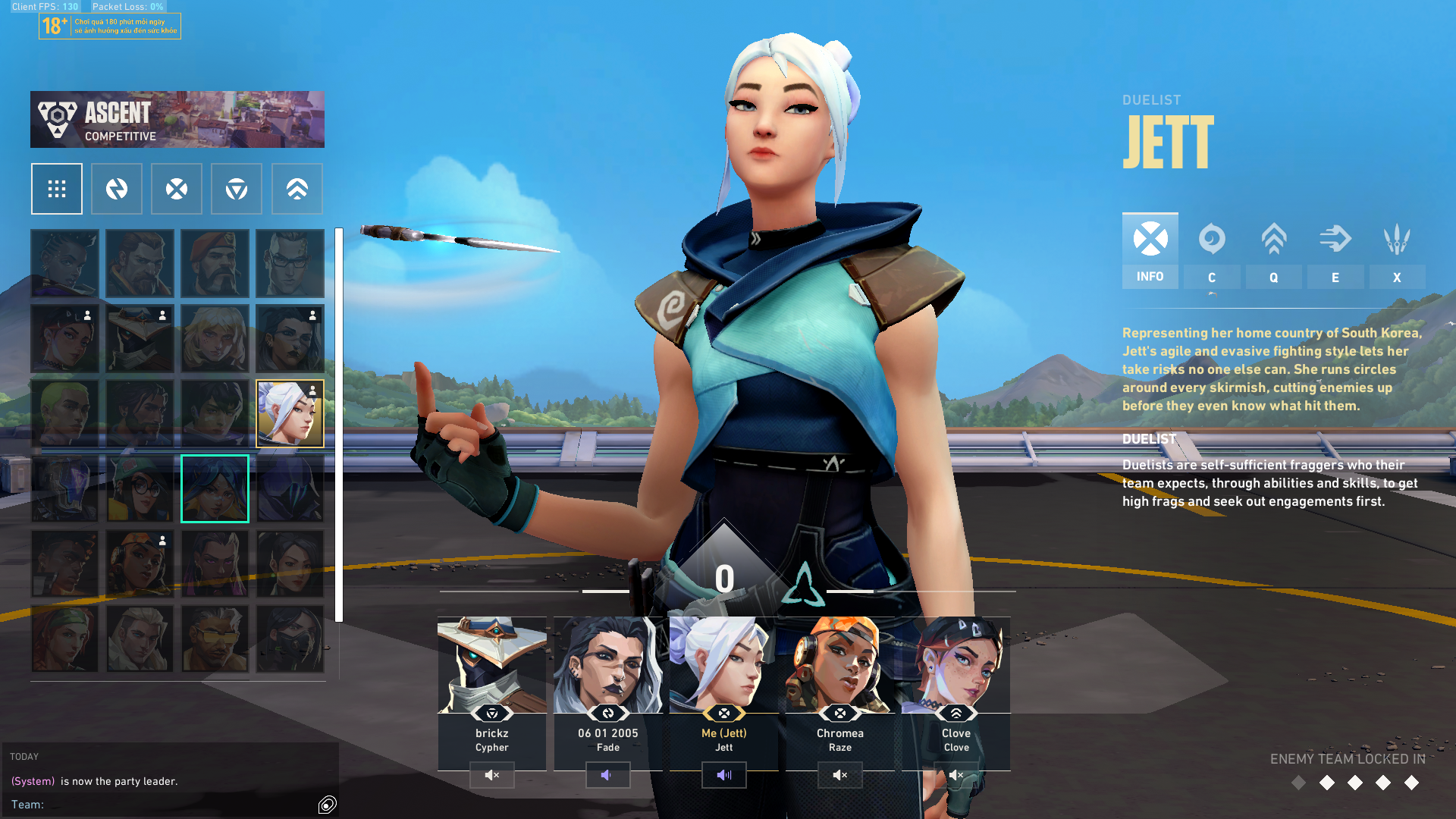Open Jett's INFO tab
Image resolution: width=1456 pixels, height=819 pixels.
click(x=1150, y=250)
